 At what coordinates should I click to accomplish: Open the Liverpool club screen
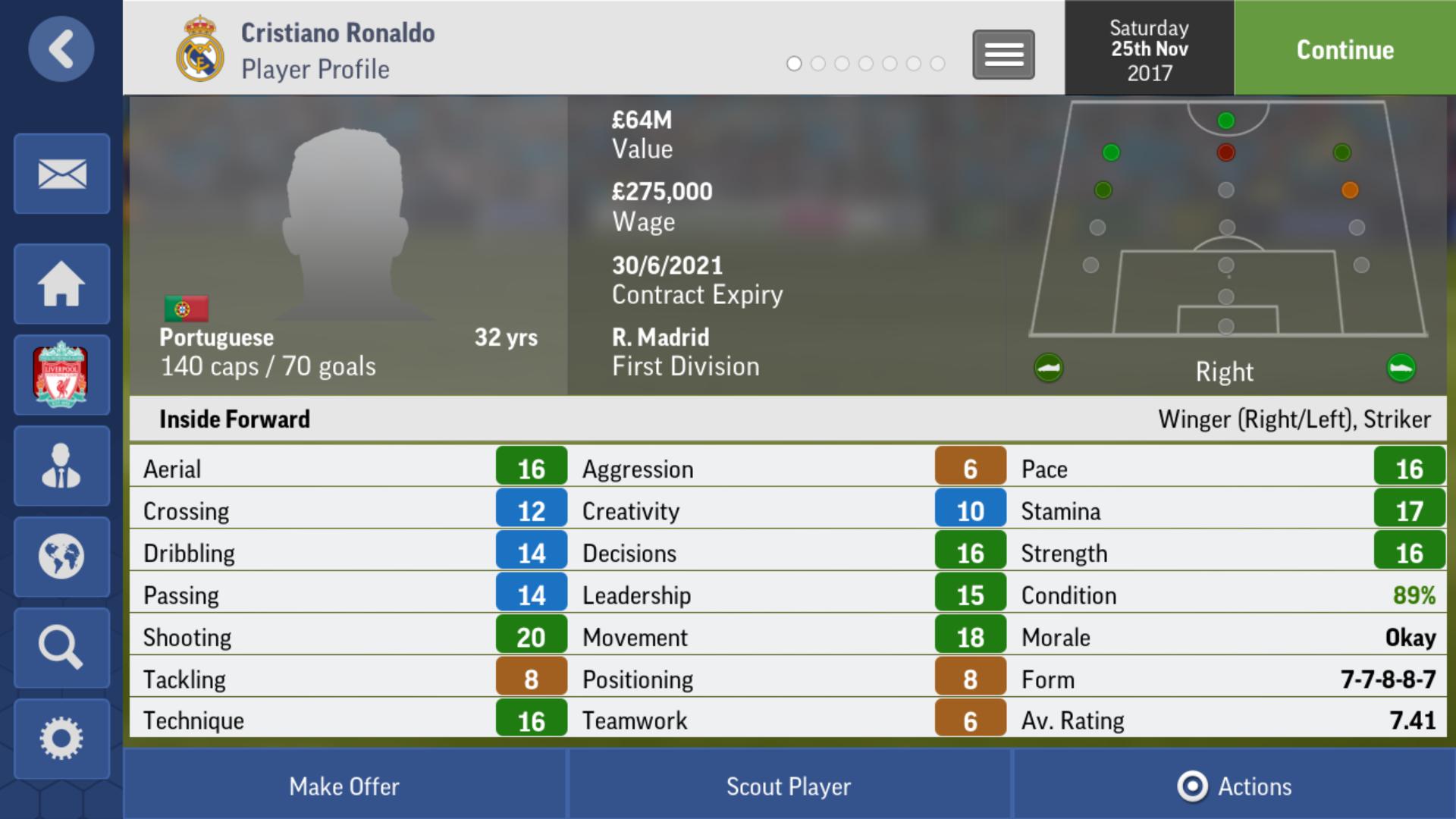click(x=61, y=375)
